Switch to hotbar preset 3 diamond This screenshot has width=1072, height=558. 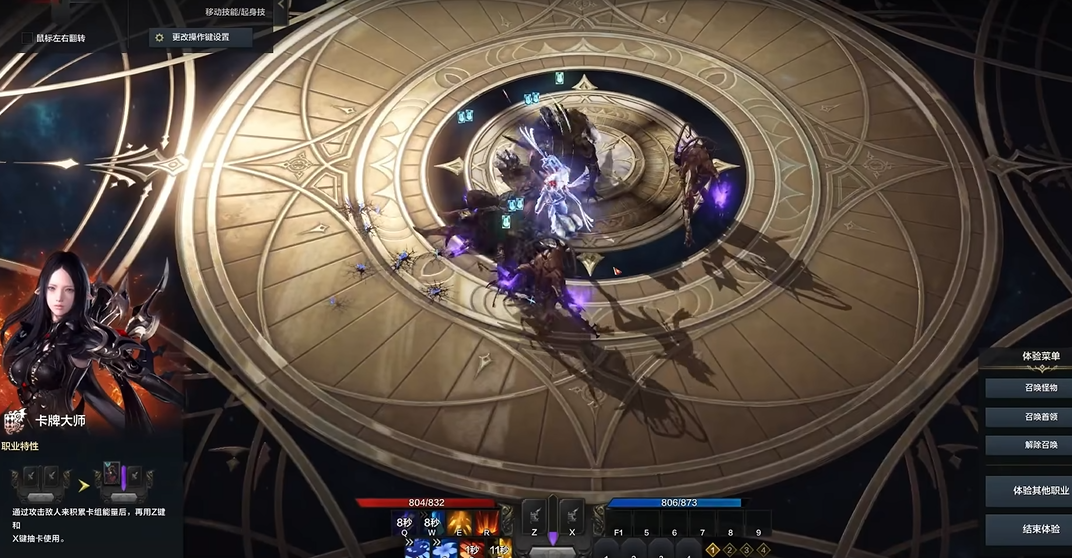click(x=747, y=549)
